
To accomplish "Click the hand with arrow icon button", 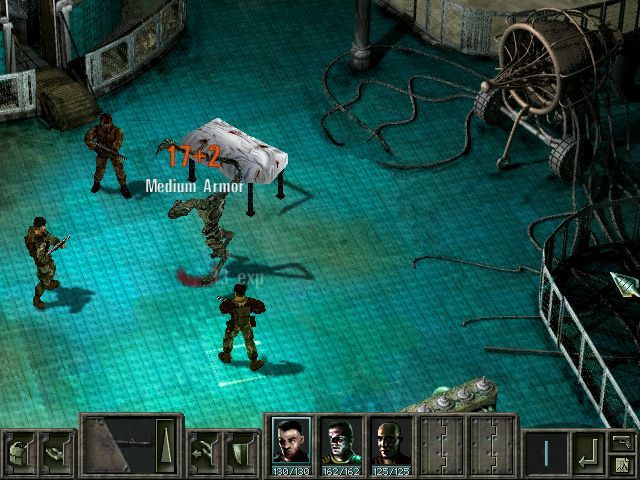I will (206, 452).
